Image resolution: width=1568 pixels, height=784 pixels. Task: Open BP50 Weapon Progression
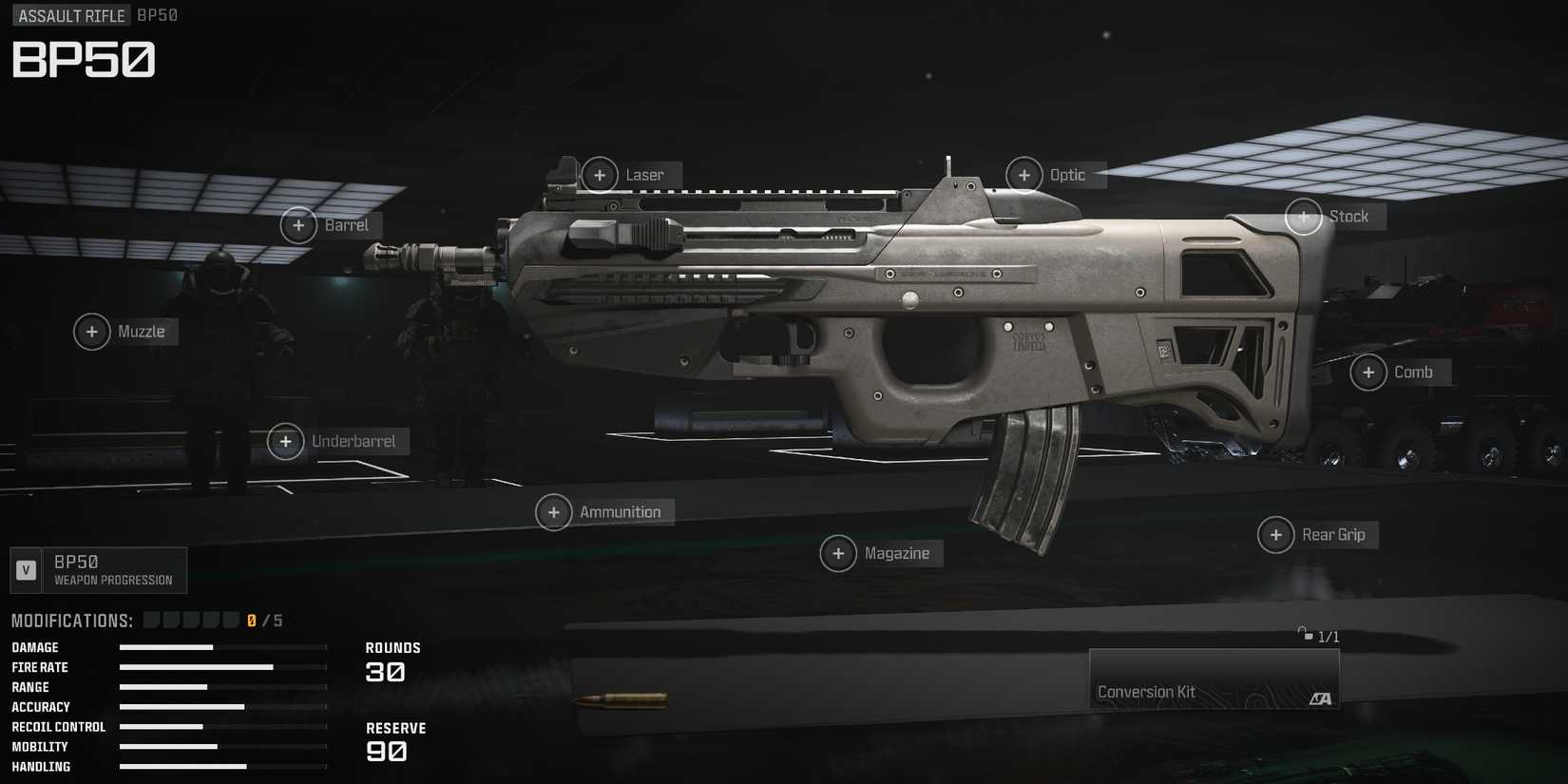[112, 569]
